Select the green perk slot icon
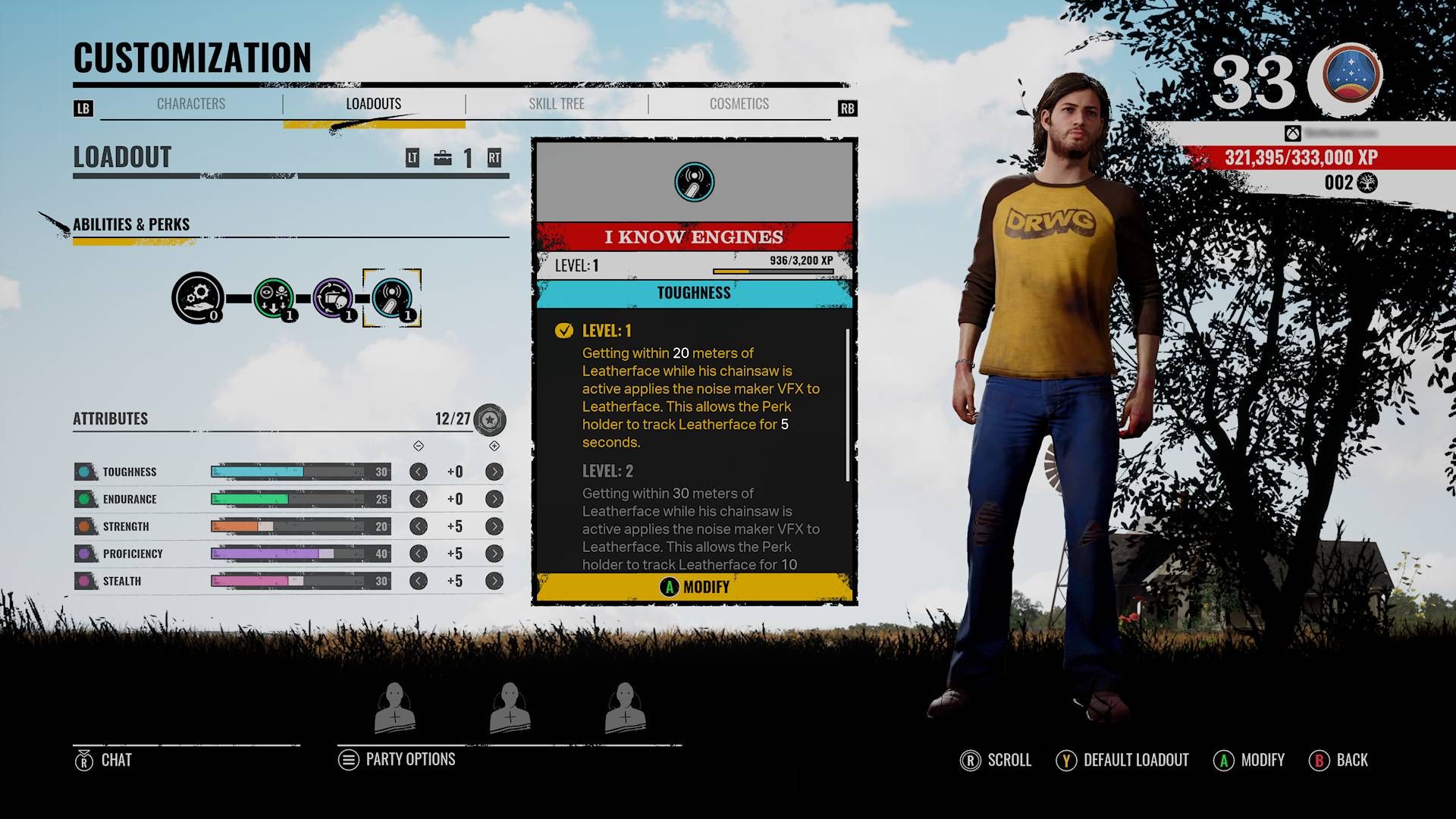The image size is (1456, 819). tap(274, 298)
